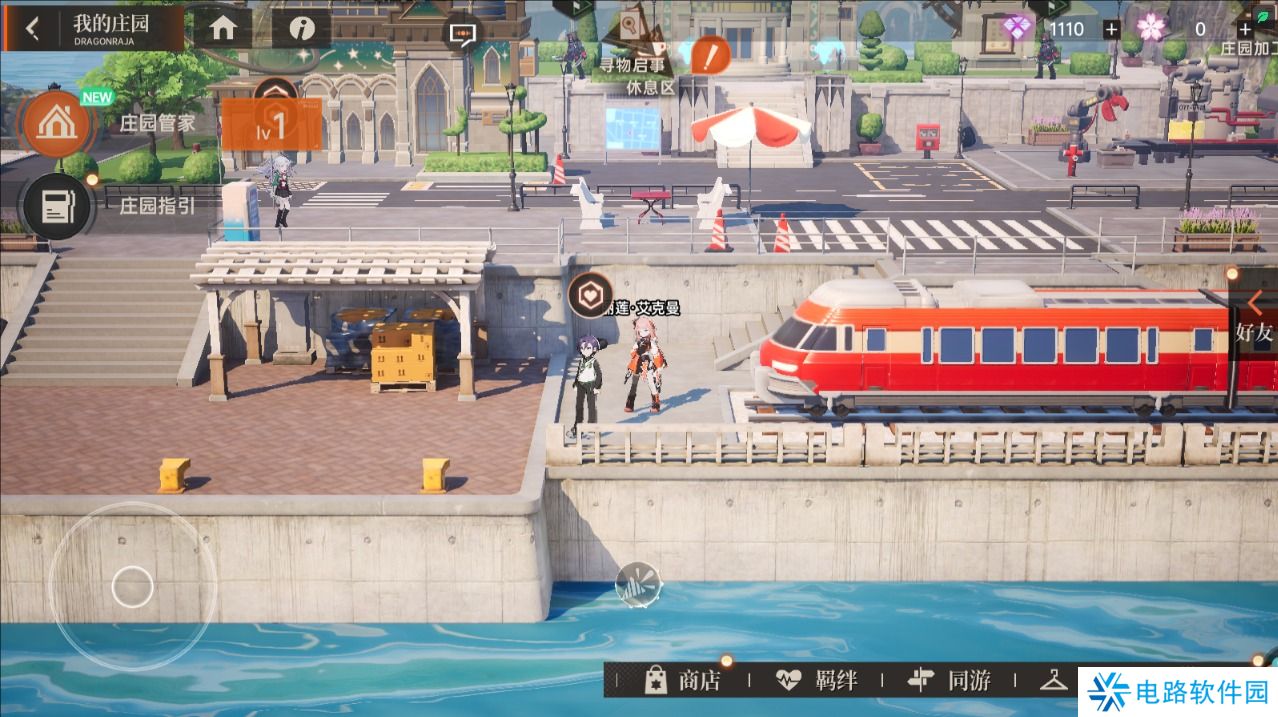Open the info (i) button
This screenshot has width=1278, height=717.
[x=301, y=28]
